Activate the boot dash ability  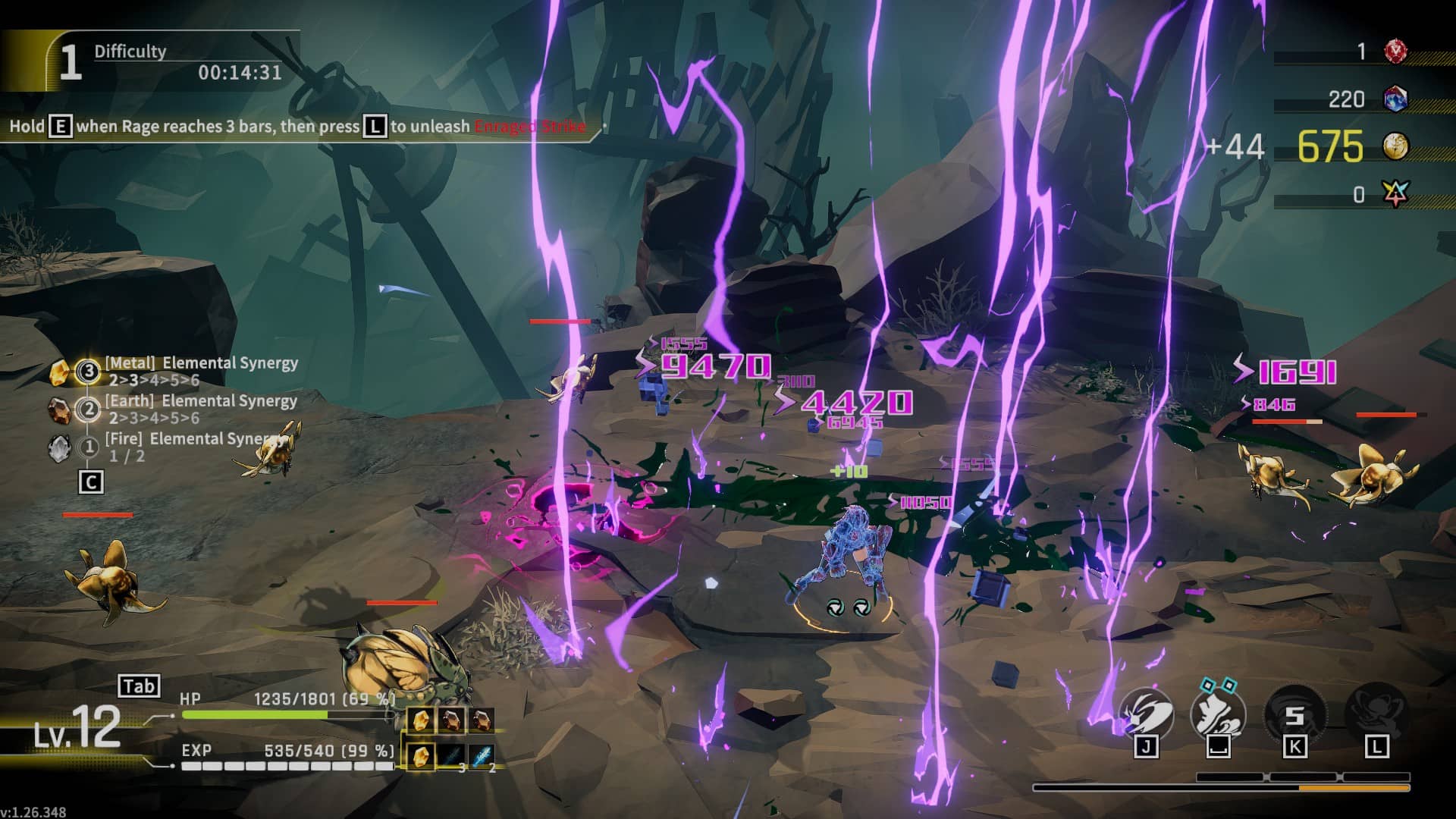click(1218, 715)
